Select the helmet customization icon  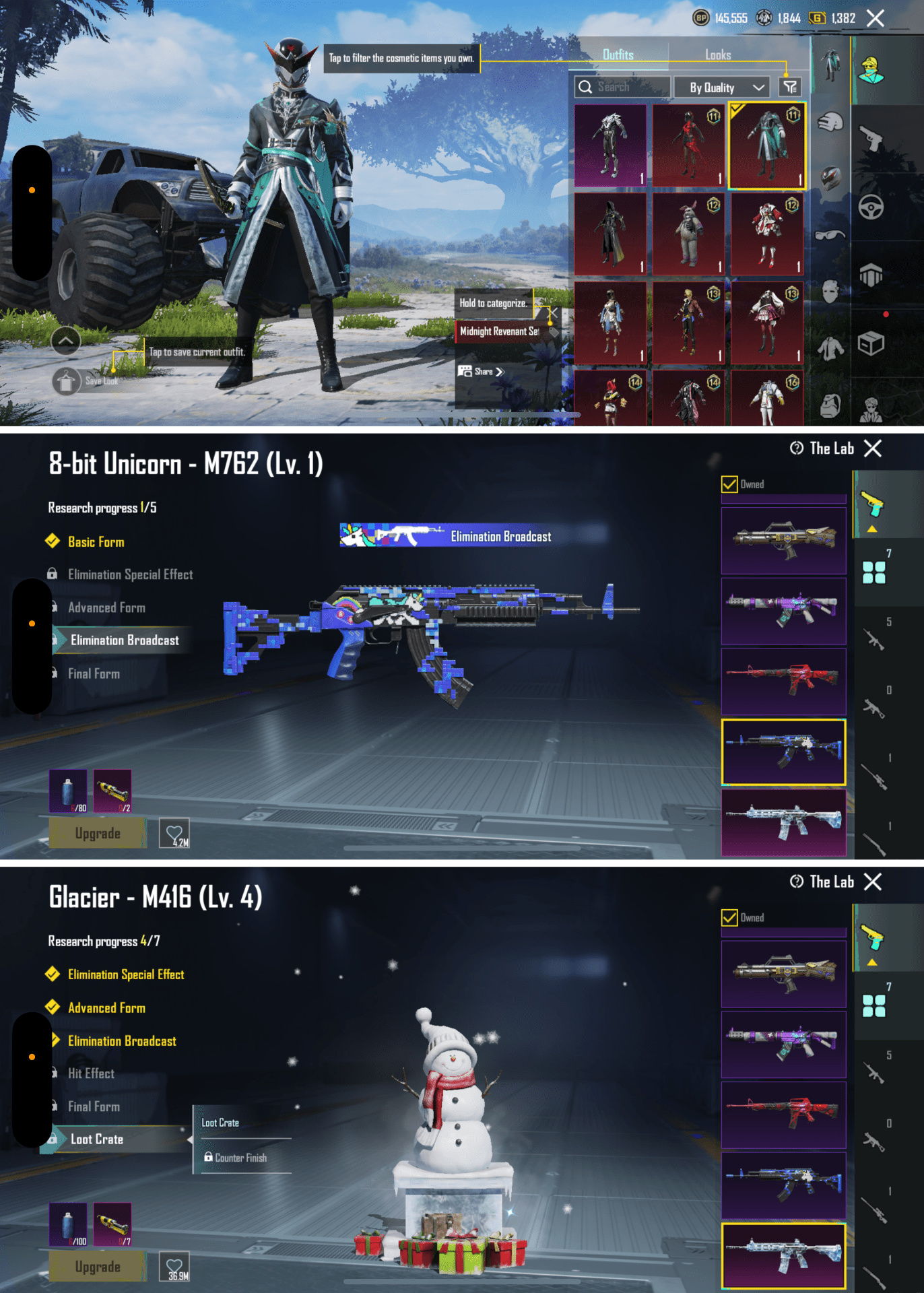[829, 176]
